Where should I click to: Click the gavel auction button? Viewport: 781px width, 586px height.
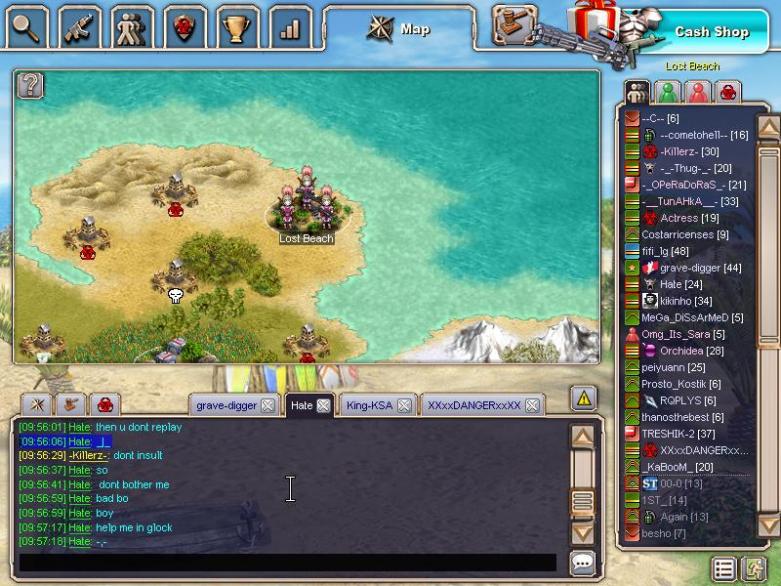[515, 24]
